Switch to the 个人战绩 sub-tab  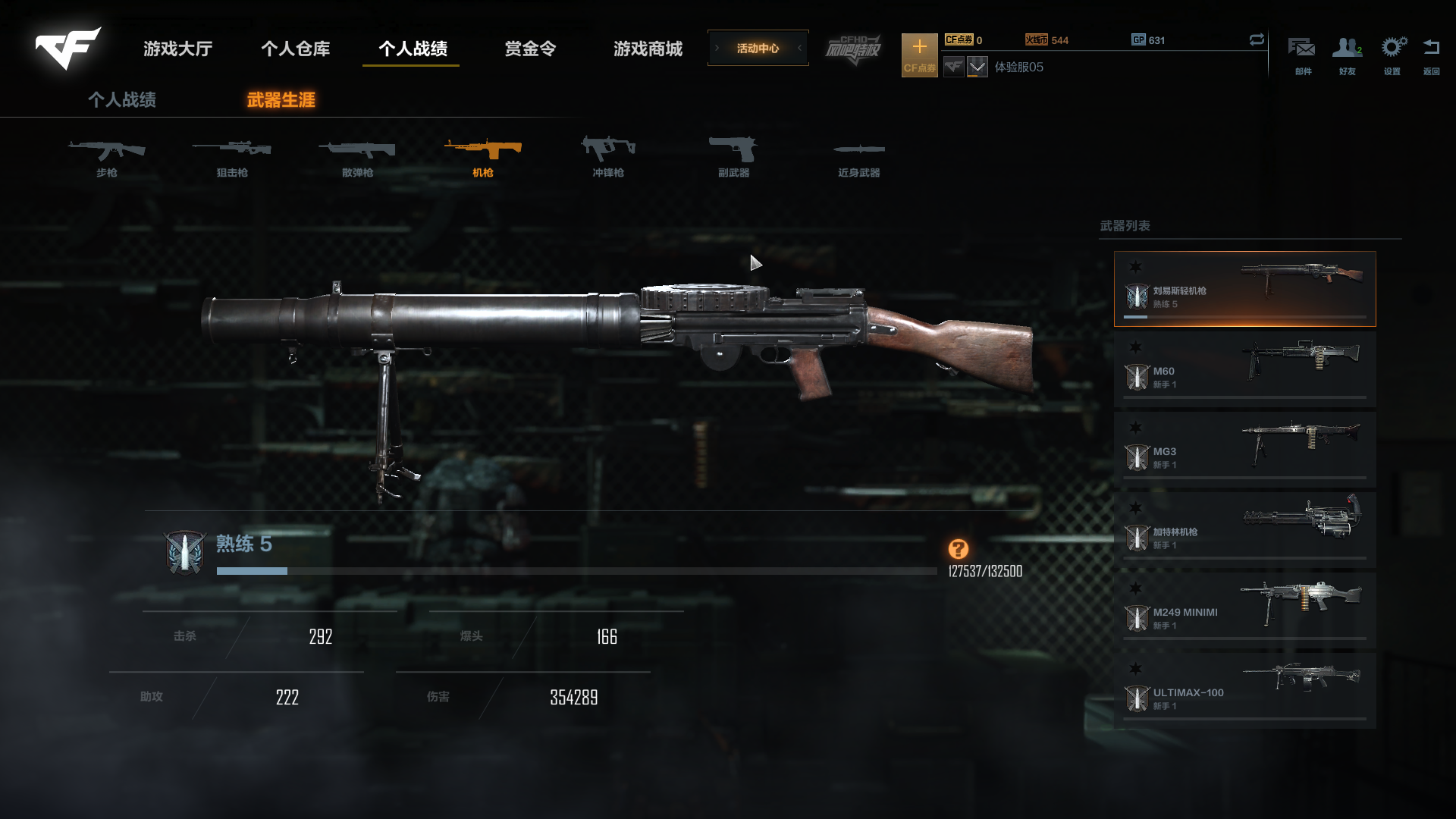coord(122,100)
